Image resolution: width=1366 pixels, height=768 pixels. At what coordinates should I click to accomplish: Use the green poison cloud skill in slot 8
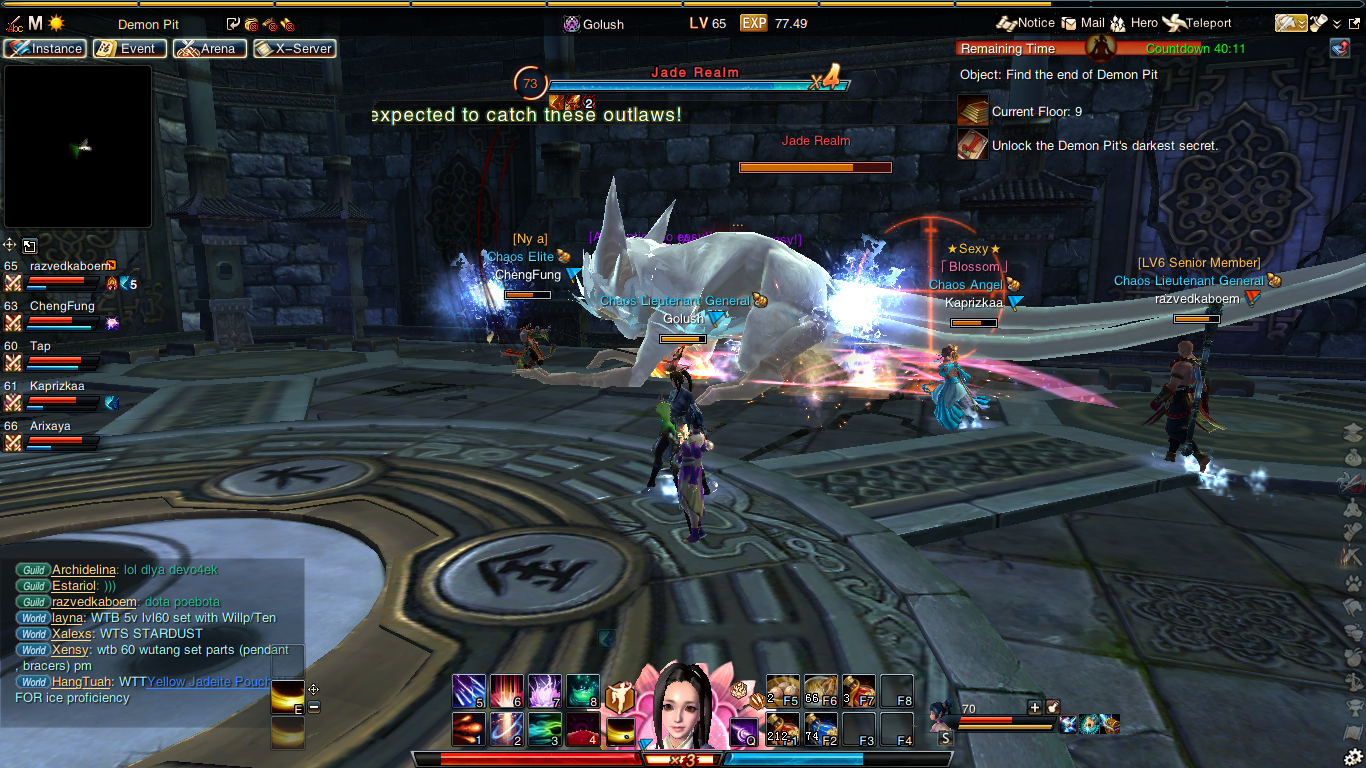pyautogui.click(x=583, y=691)
